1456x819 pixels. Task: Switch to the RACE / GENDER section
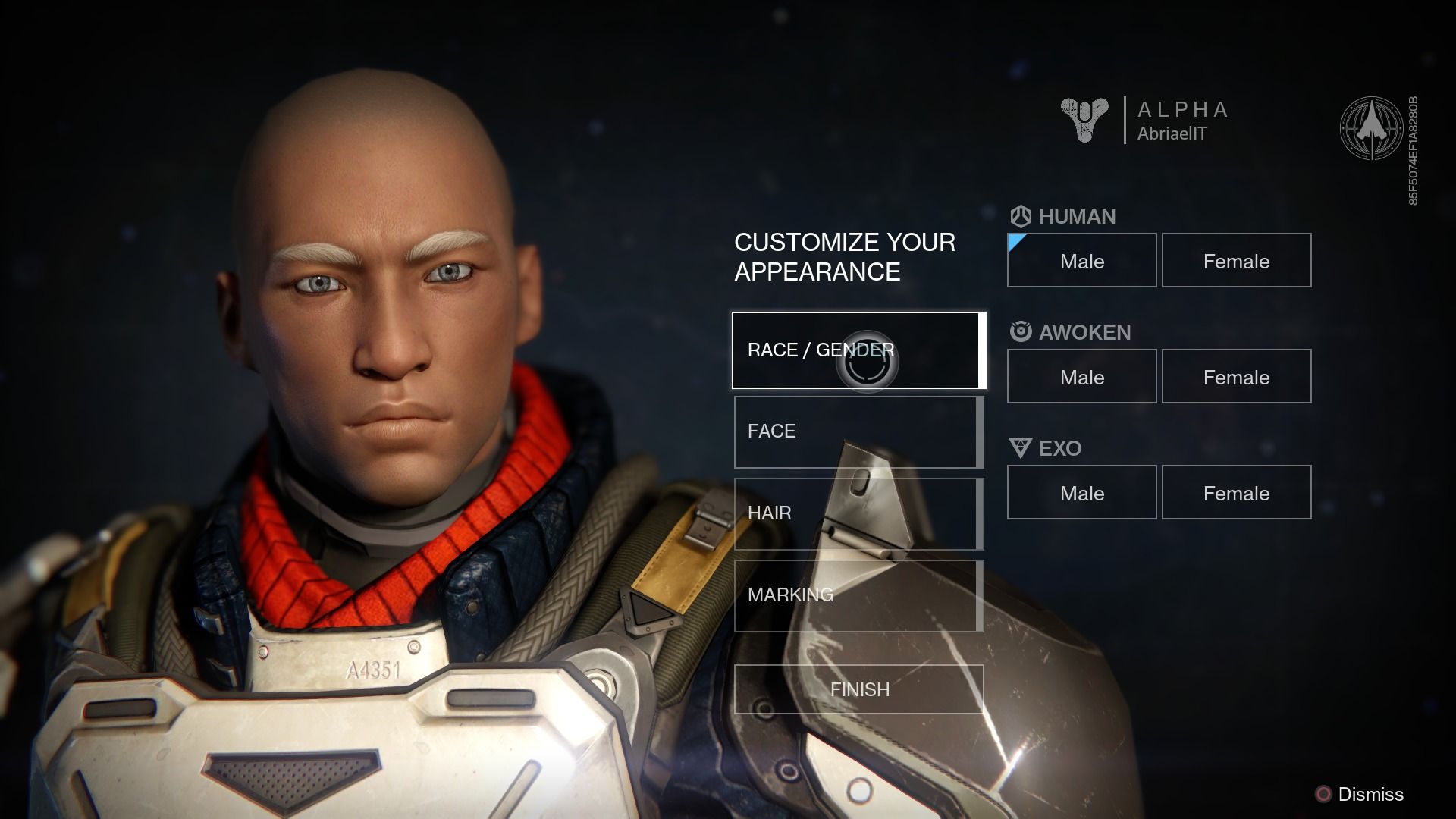coord(819,350)
